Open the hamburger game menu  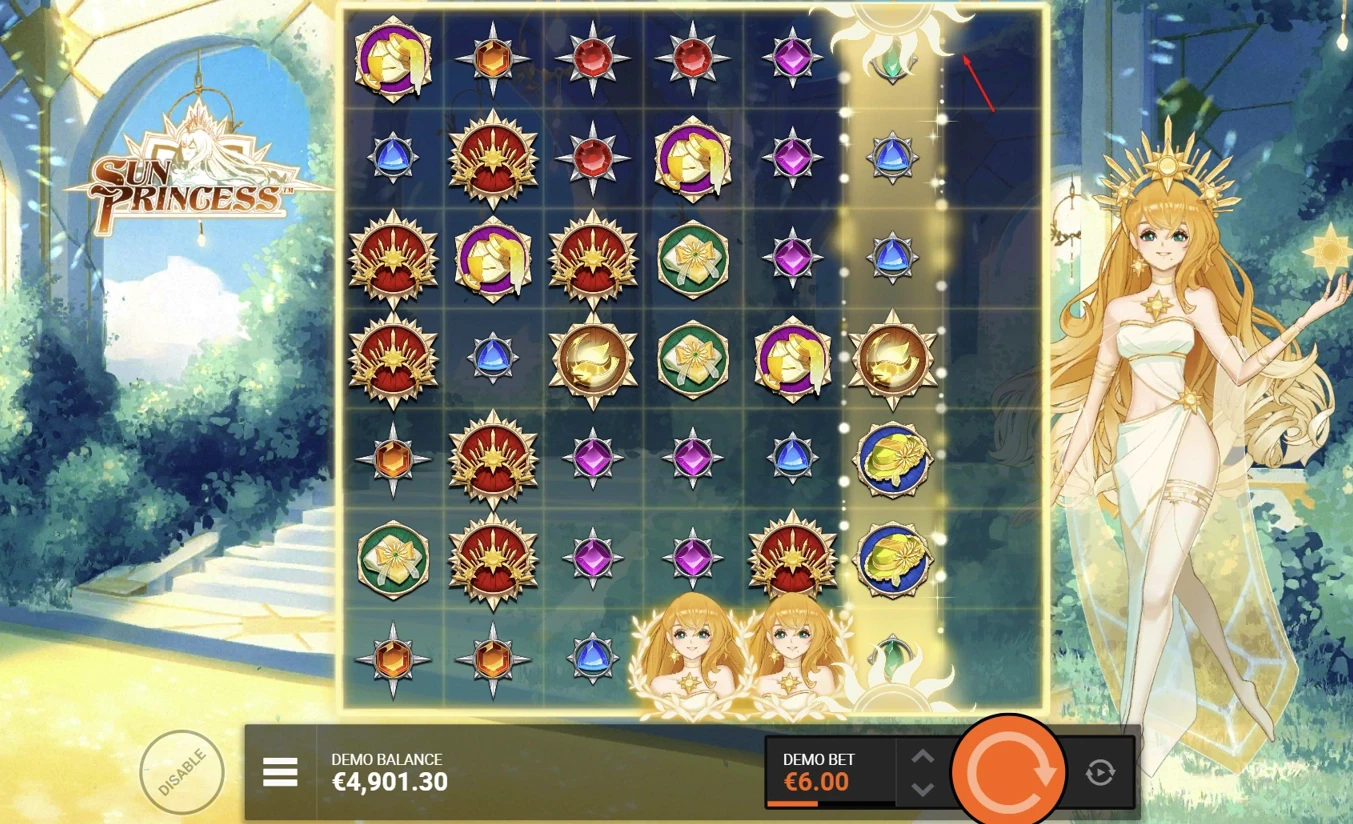click(282, 771)
